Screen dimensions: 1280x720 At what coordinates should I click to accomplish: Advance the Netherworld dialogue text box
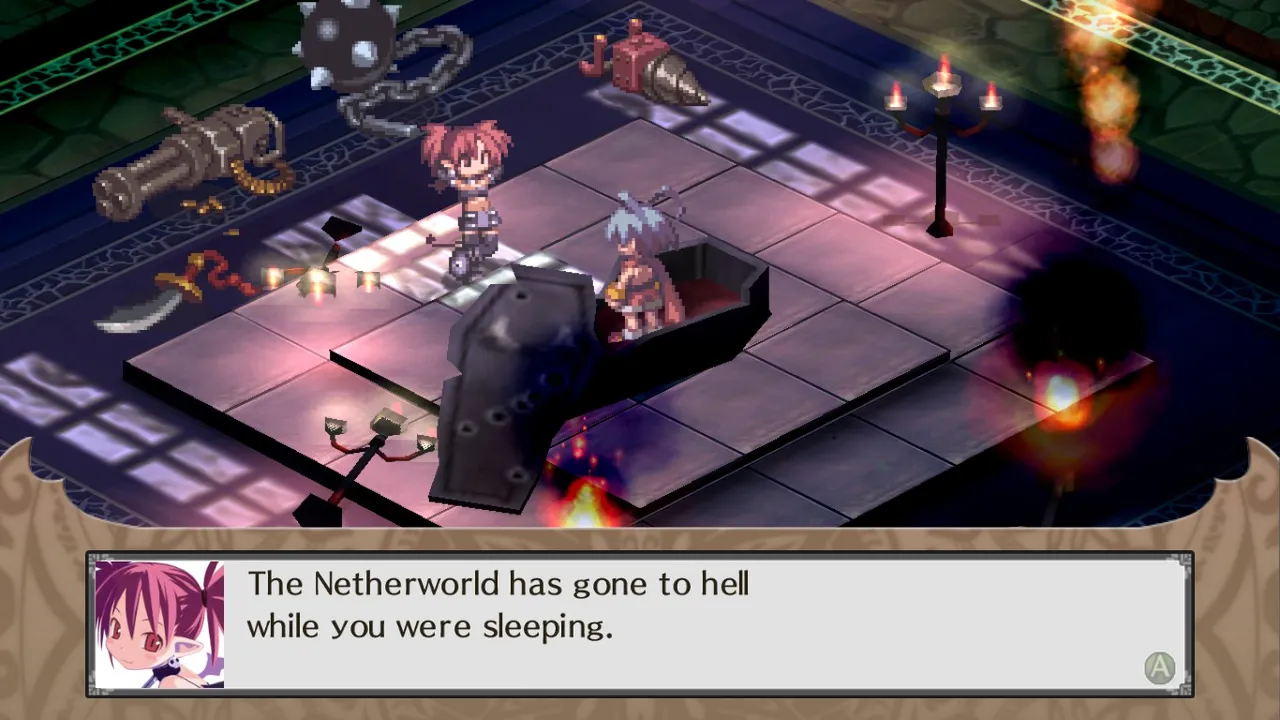tap(1159, 667)
